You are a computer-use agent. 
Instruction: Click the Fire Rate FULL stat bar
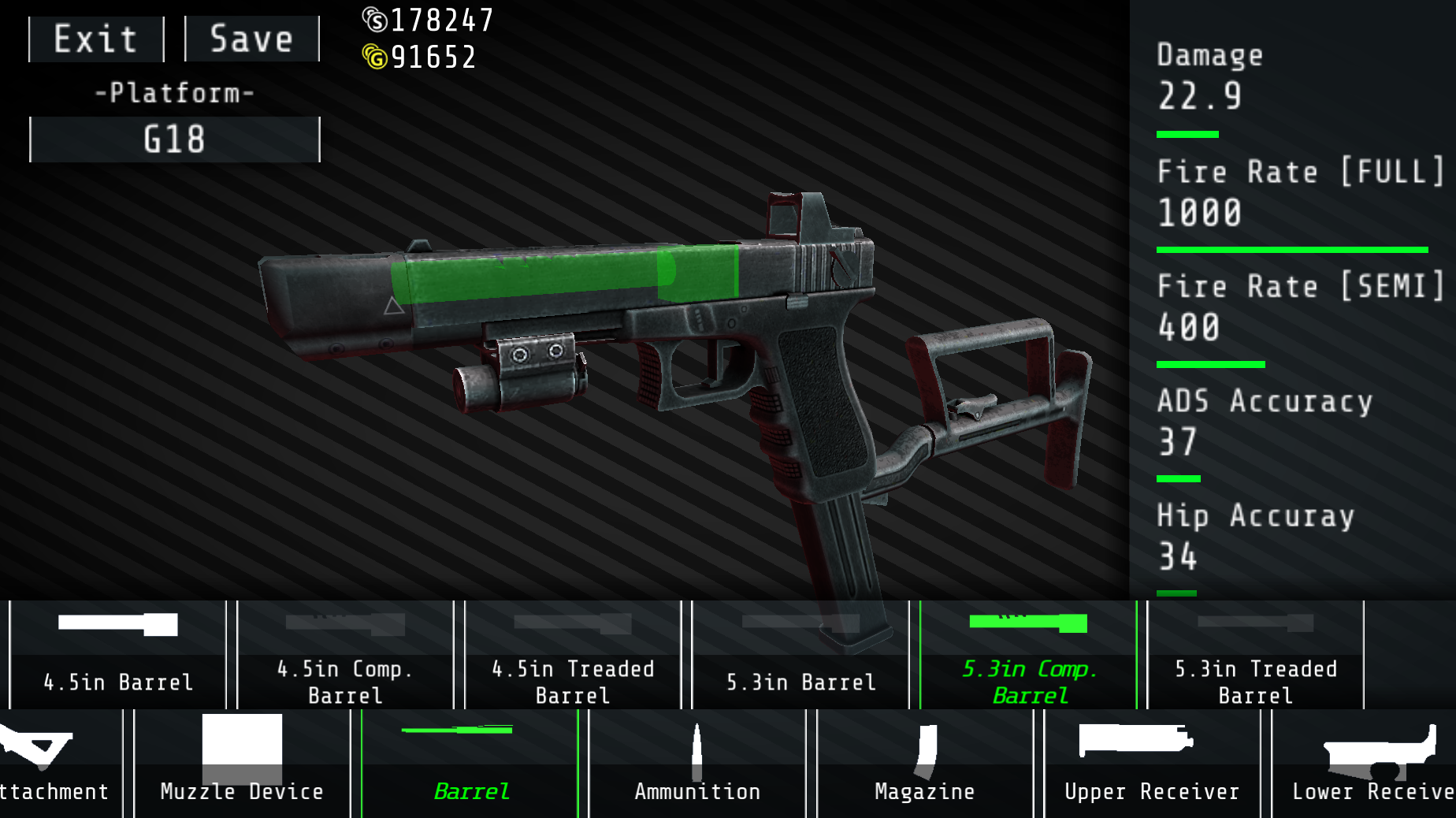click(1291, 248)
